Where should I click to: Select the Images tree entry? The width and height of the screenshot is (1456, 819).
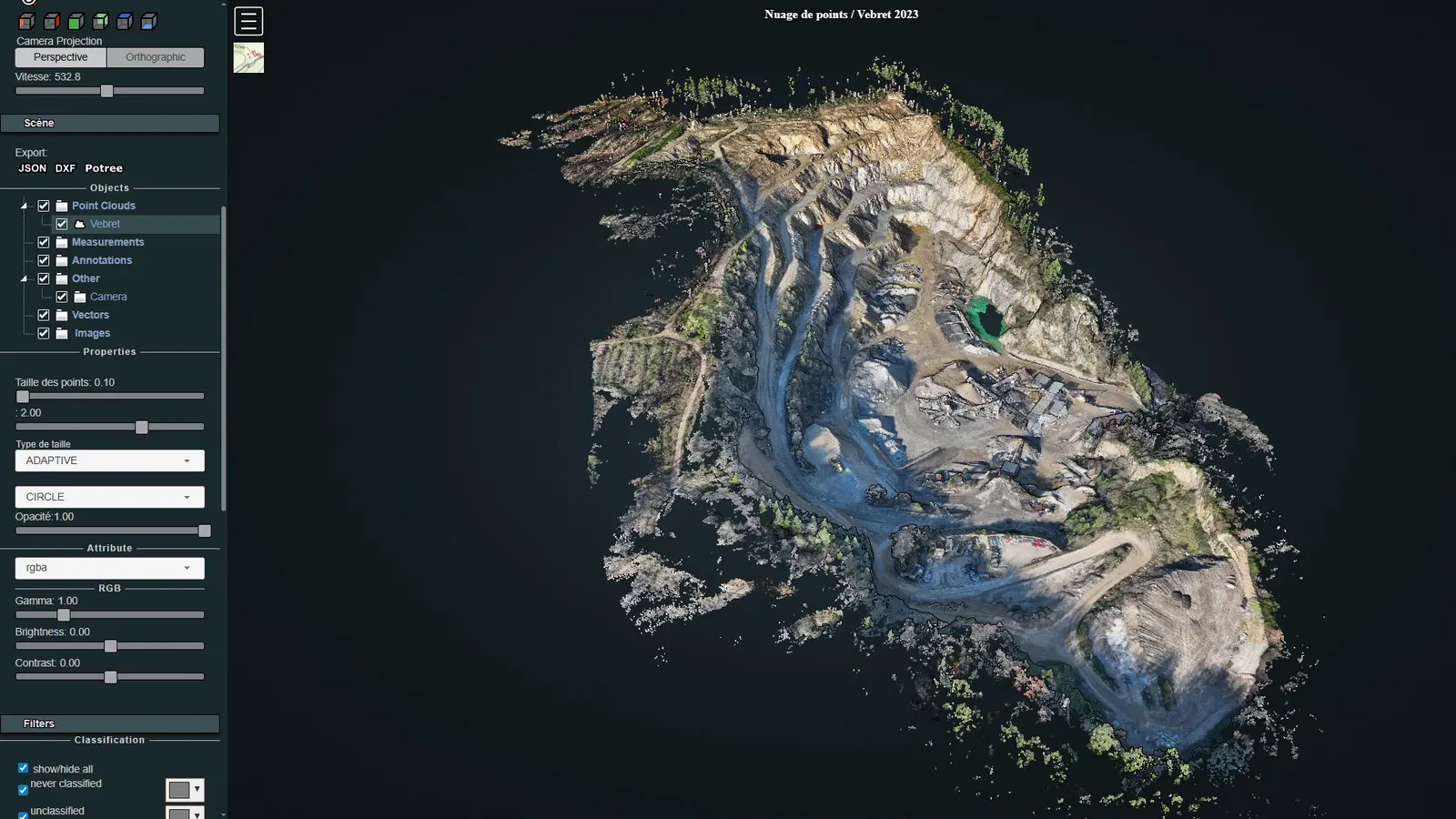tap(92, 333)
